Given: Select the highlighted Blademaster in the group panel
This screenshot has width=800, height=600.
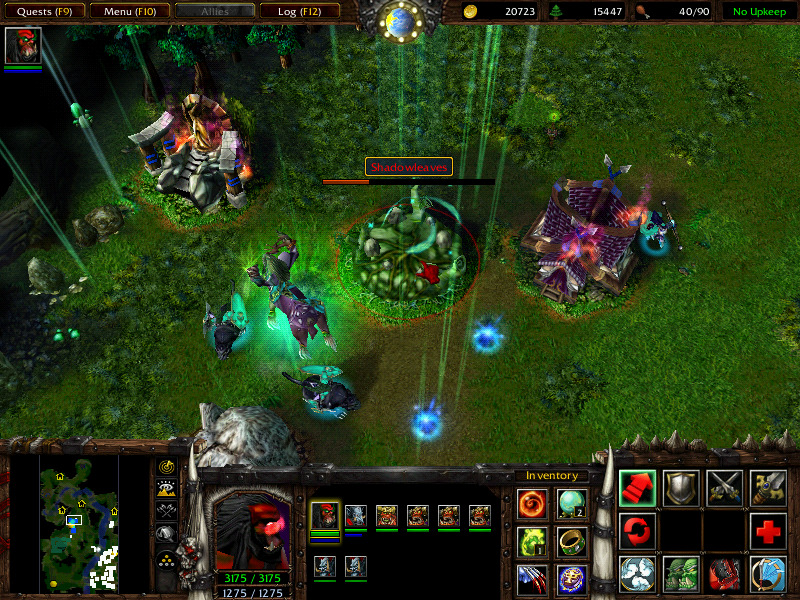Looking at the screenshot, I should point(325,516).
